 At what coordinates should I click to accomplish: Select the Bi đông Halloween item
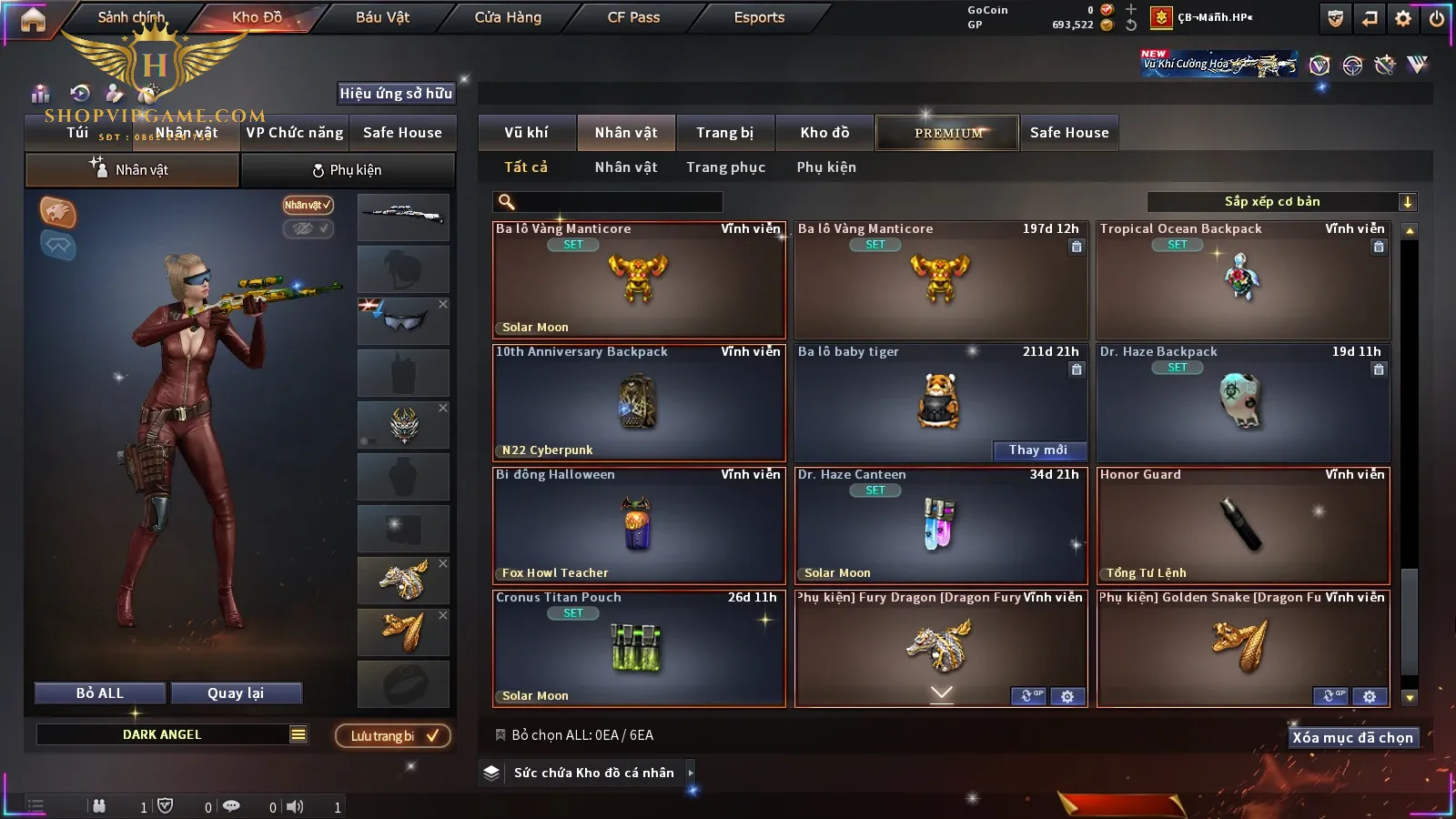coord(639,526)
